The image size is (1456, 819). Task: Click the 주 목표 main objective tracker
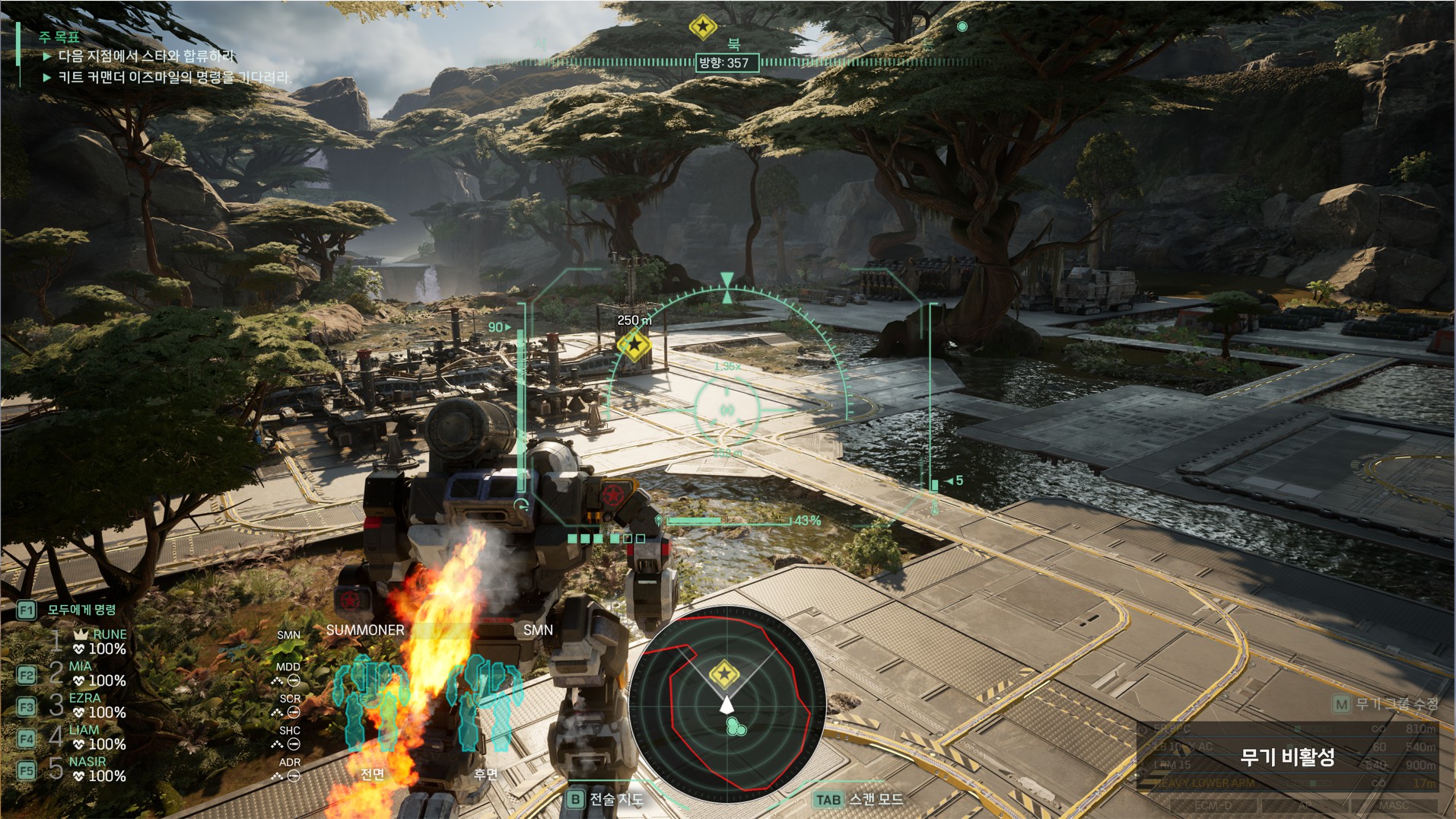(x=60, y=37)
